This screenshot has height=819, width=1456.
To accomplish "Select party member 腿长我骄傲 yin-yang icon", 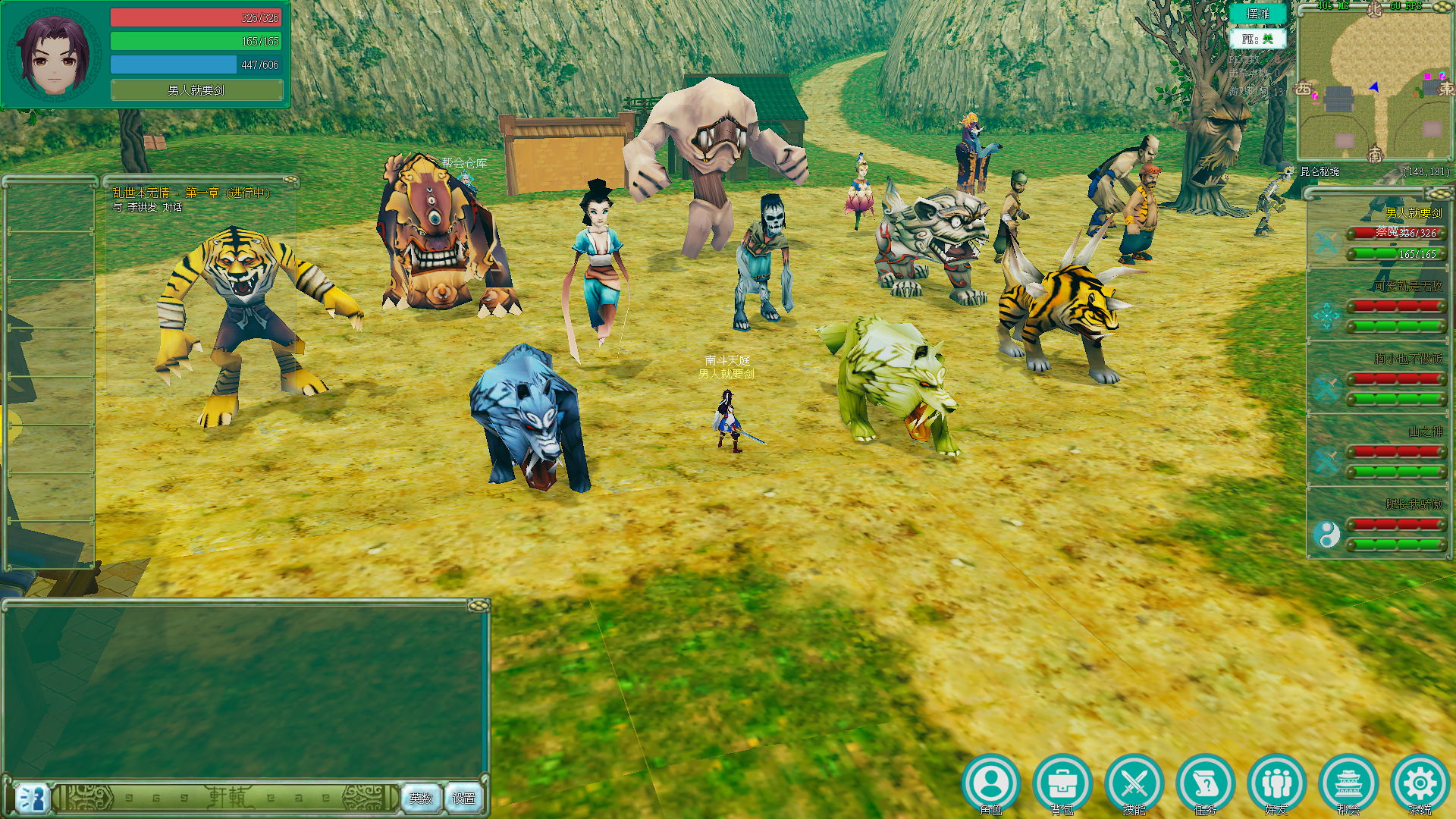I will click(x=1326, y=535).
